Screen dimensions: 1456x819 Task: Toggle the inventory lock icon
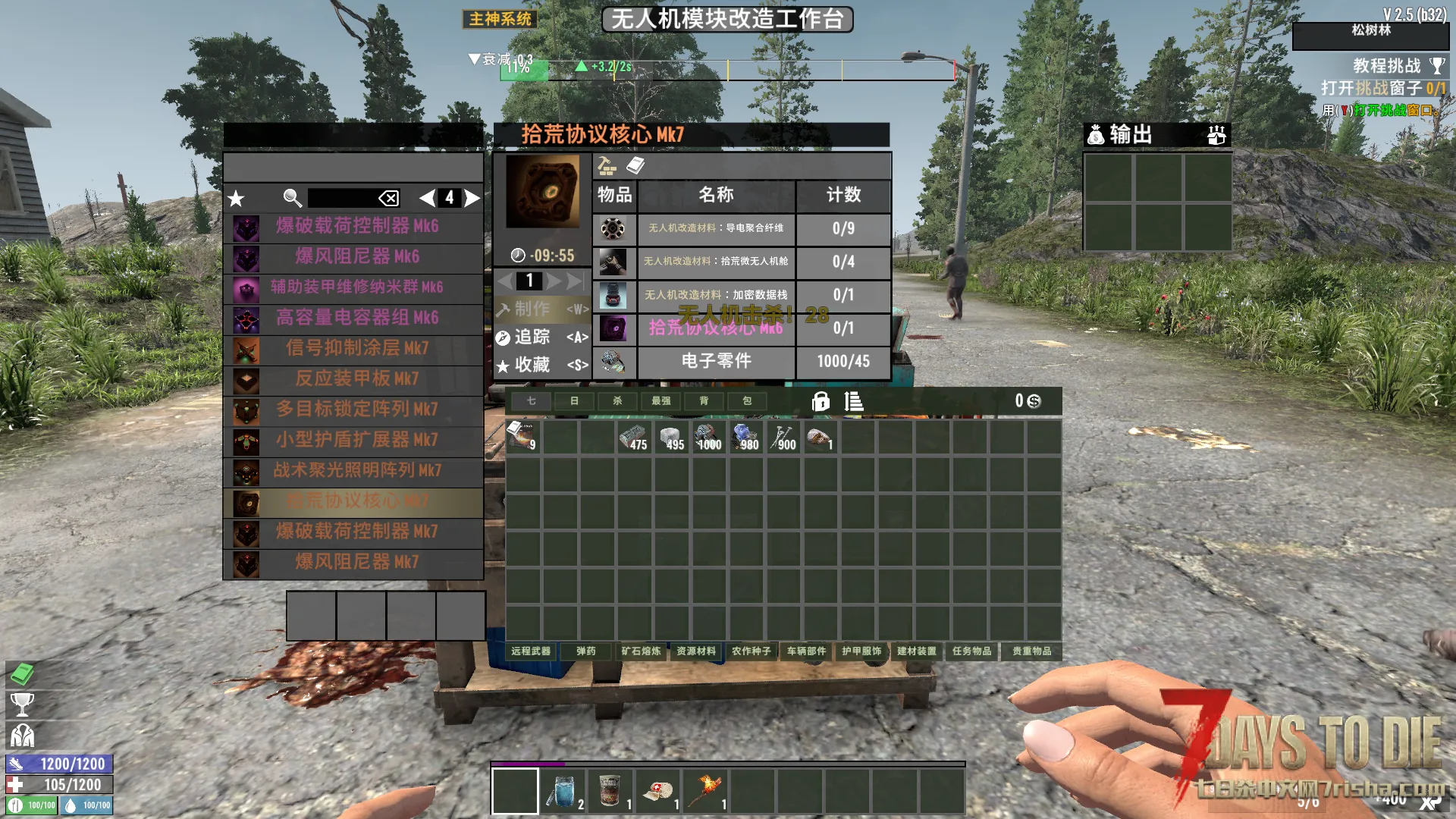click(821, 401)
